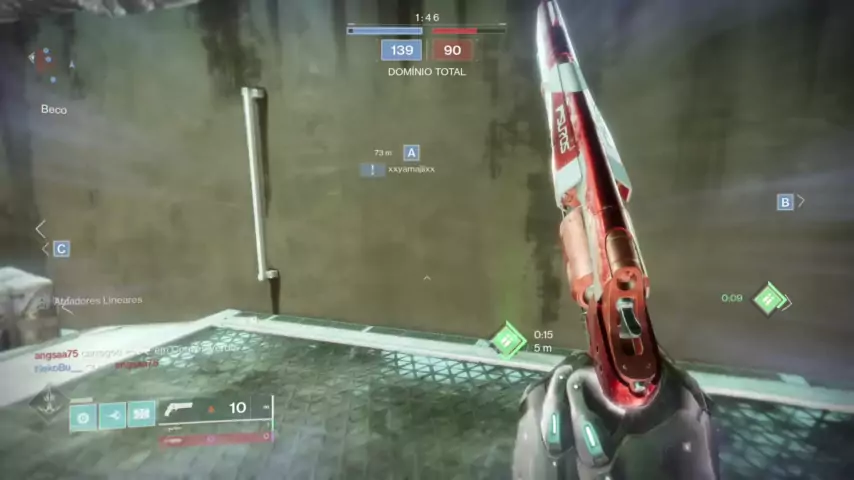This screenshot has height=480, width=854.
Task: Click the heavy ammo marker showing 0:15
Action: tap(508, 341)
